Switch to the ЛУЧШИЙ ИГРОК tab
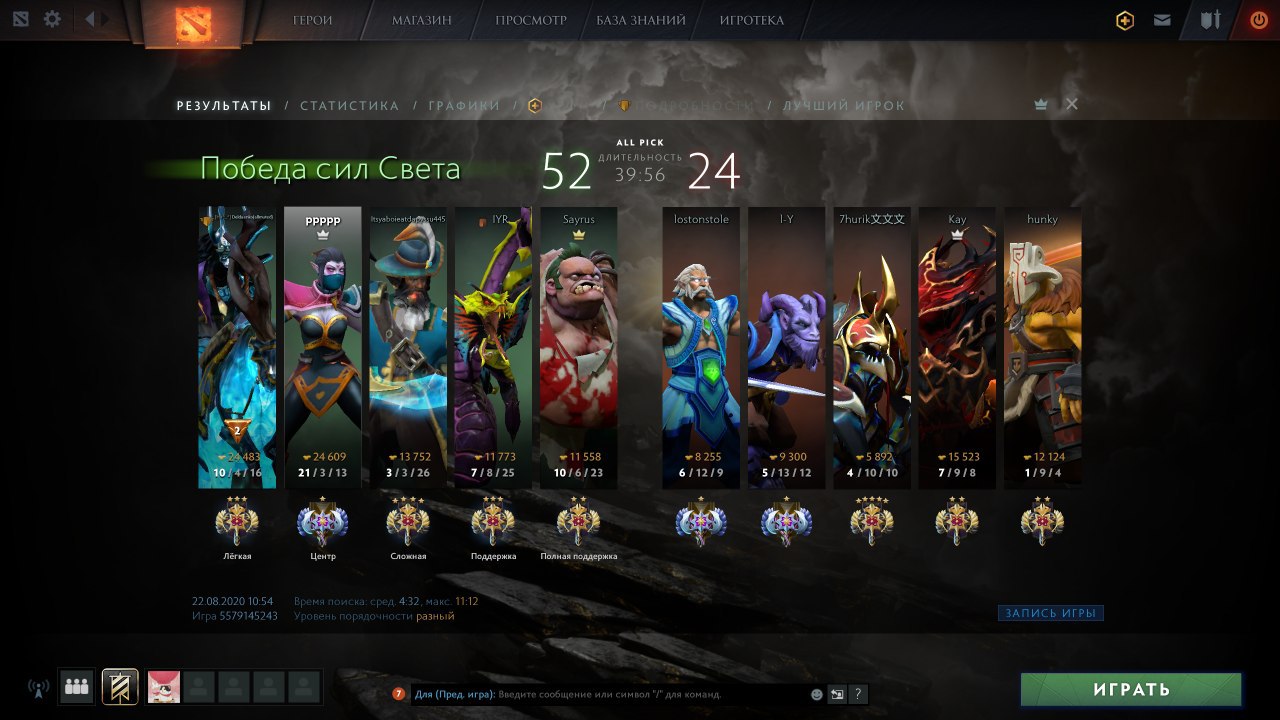The width and height of the screenshot is (1280, 720). pyautogui.click(x=843, y=106)
